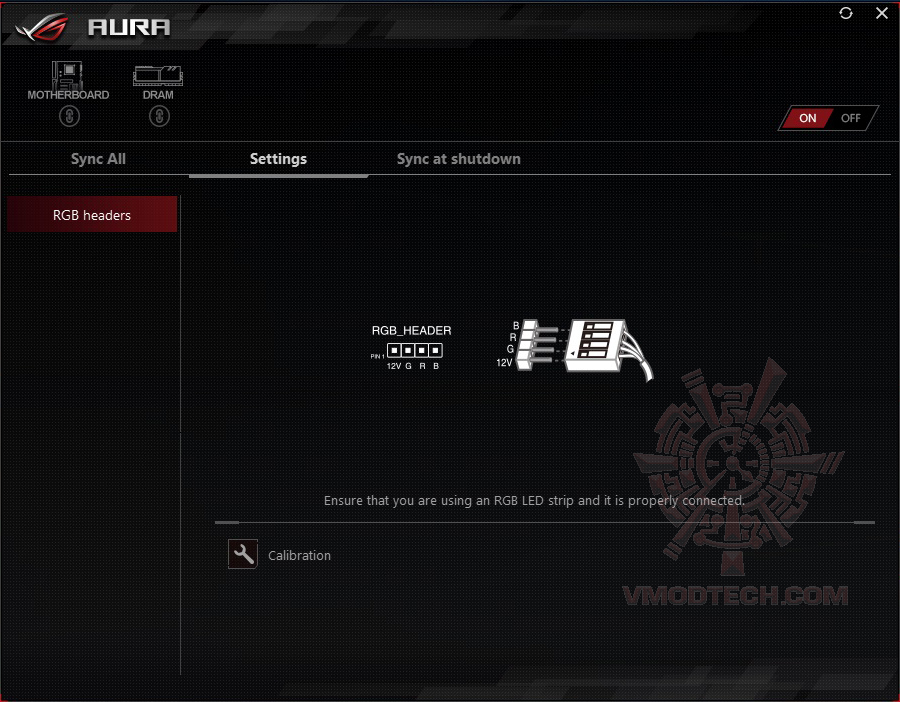Switch to Sync at shutdown tab
The image size is (900, 702).
click(458, 159)
